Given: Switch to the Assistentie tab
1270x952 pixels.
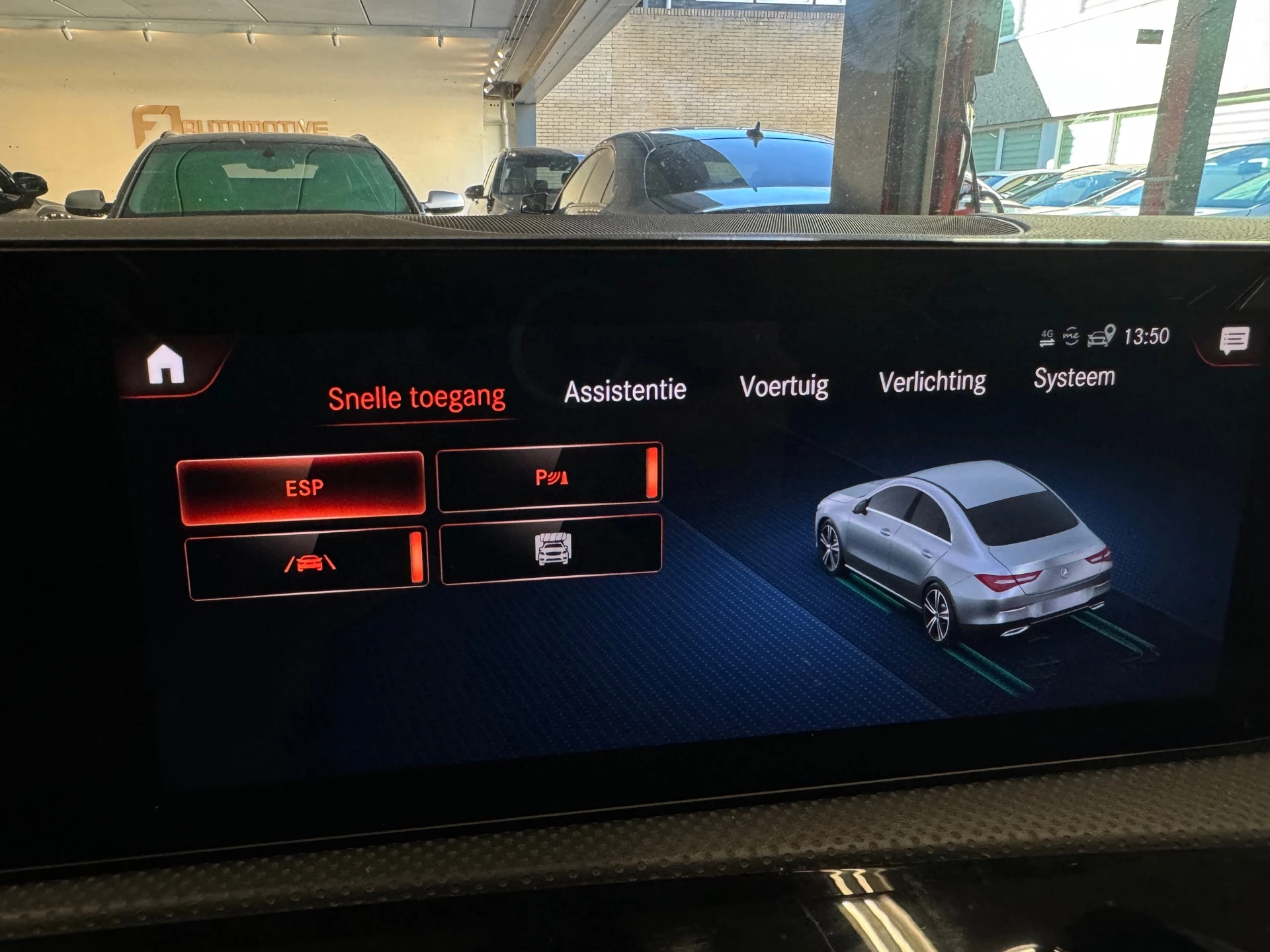Looking at the screenshot, I should point(624,389).
